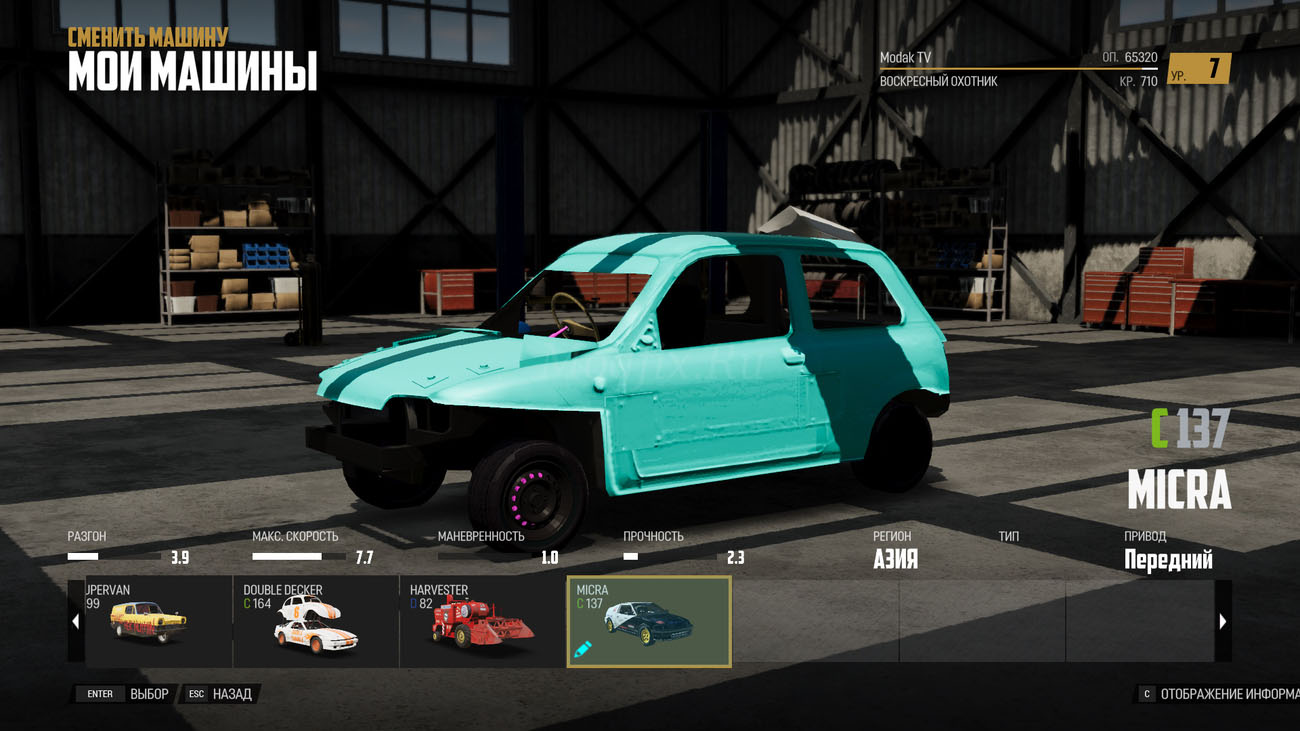
Task: Toggle the ОТОБРАЖЕНИЕ ИНФОРМАЦИИ display option
Action: tap(1220, 694)
